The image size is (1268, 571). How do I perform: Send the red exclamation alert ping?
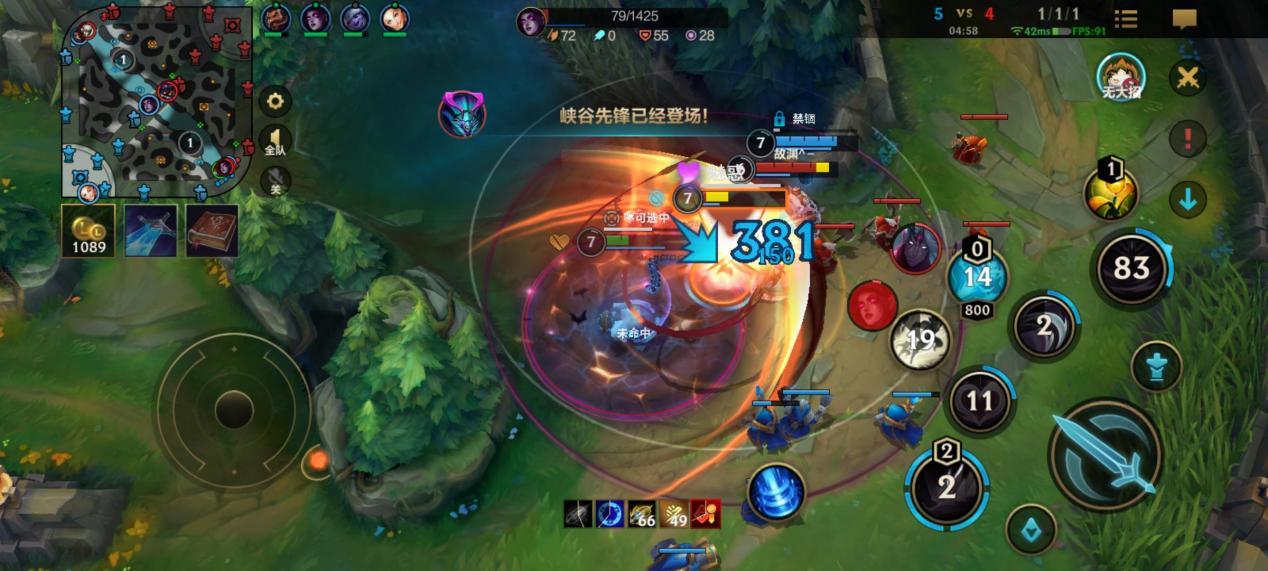coord(1188,138)
